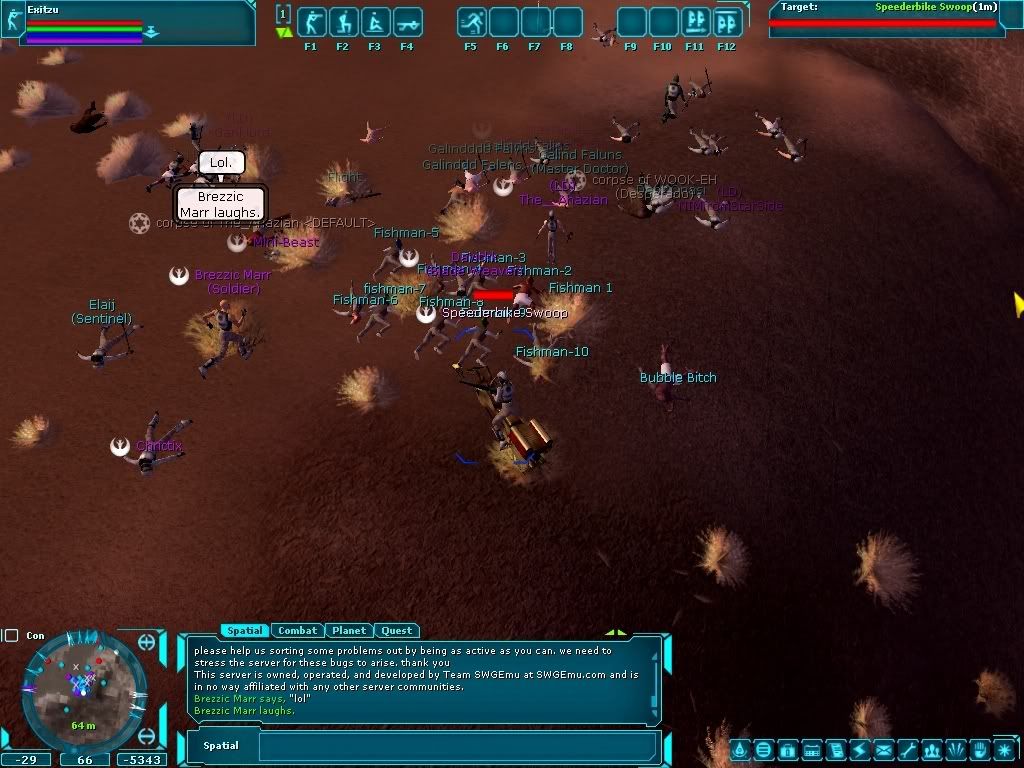
Task: Zoom in the radar with plus button
Action: pyautogui.click(x=147, y=642)
